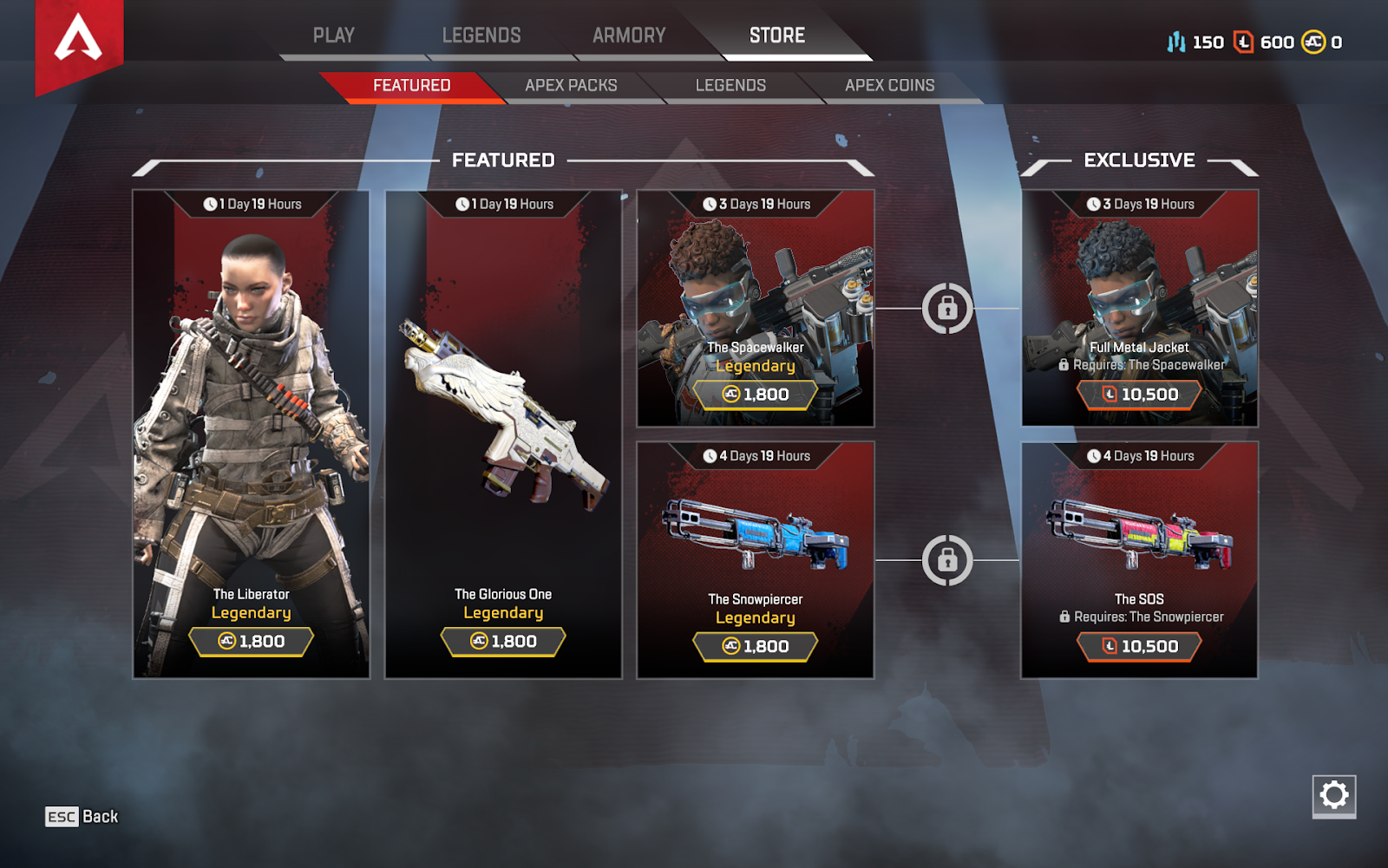The image size is (1388, 868).
Task: Show the Featured store section
Action: point(411,86)
